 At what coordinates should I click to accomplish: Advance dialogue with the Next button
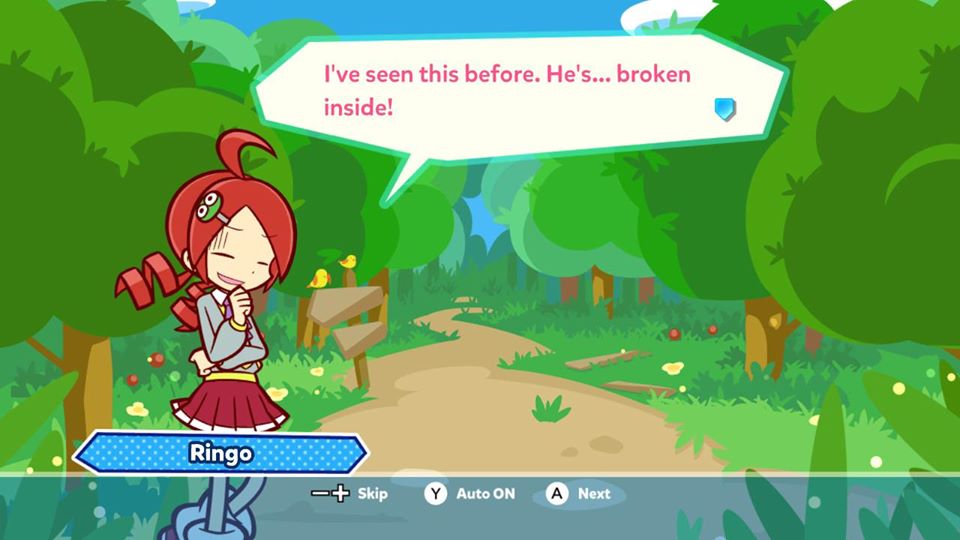(578, 494)
